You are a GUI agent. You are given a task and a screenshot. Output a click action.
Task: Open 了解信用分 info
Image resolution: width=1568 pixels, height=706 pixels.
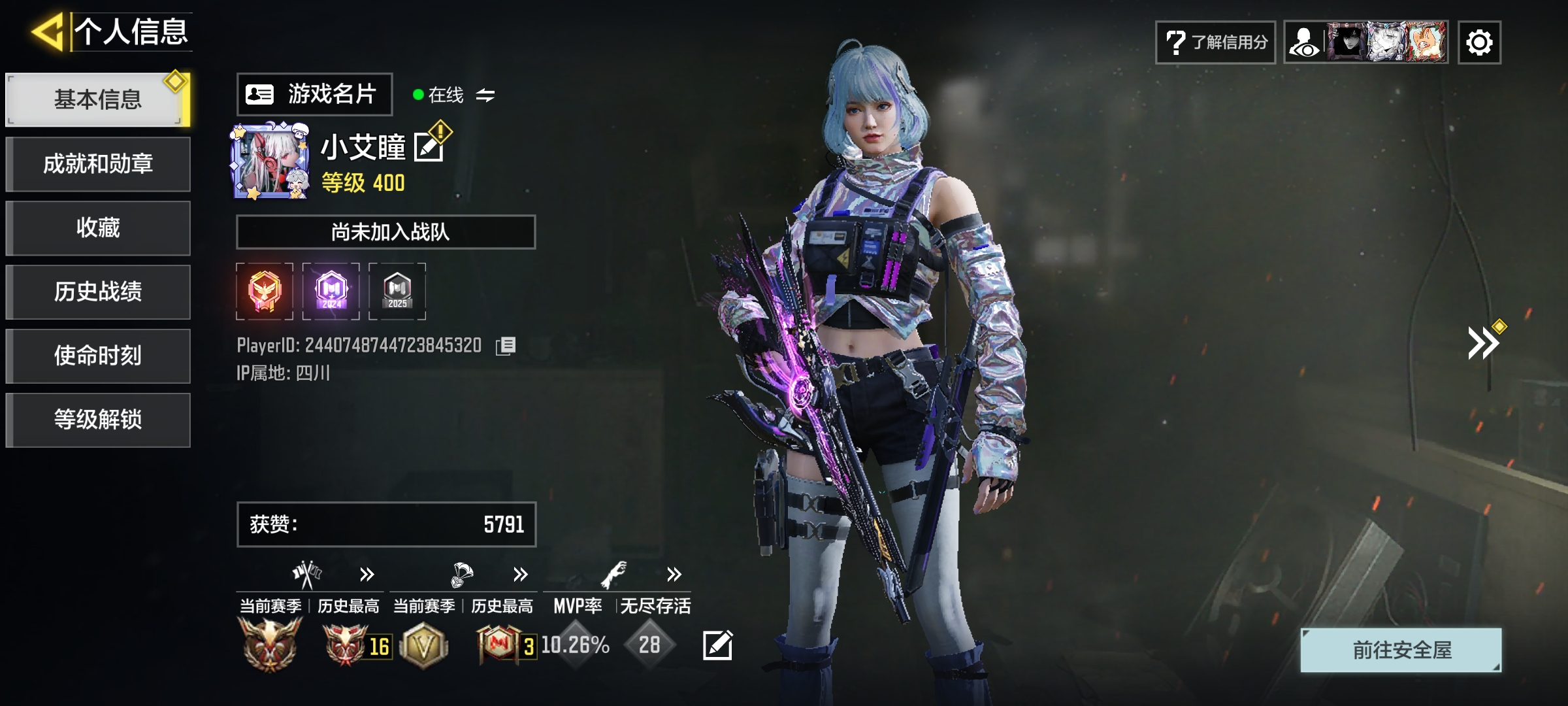click(1215, 42)
